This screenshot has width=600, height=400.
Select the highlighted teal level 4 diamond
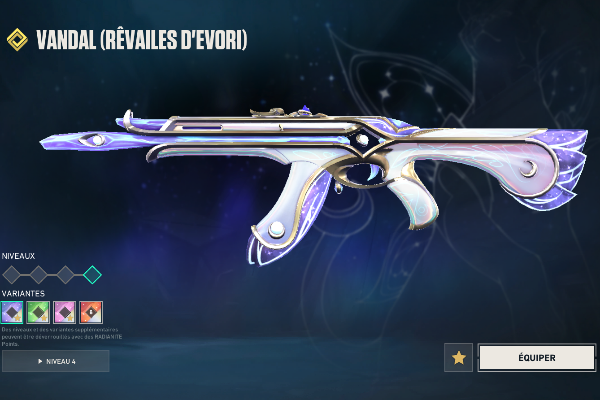[x=92, y=274]
